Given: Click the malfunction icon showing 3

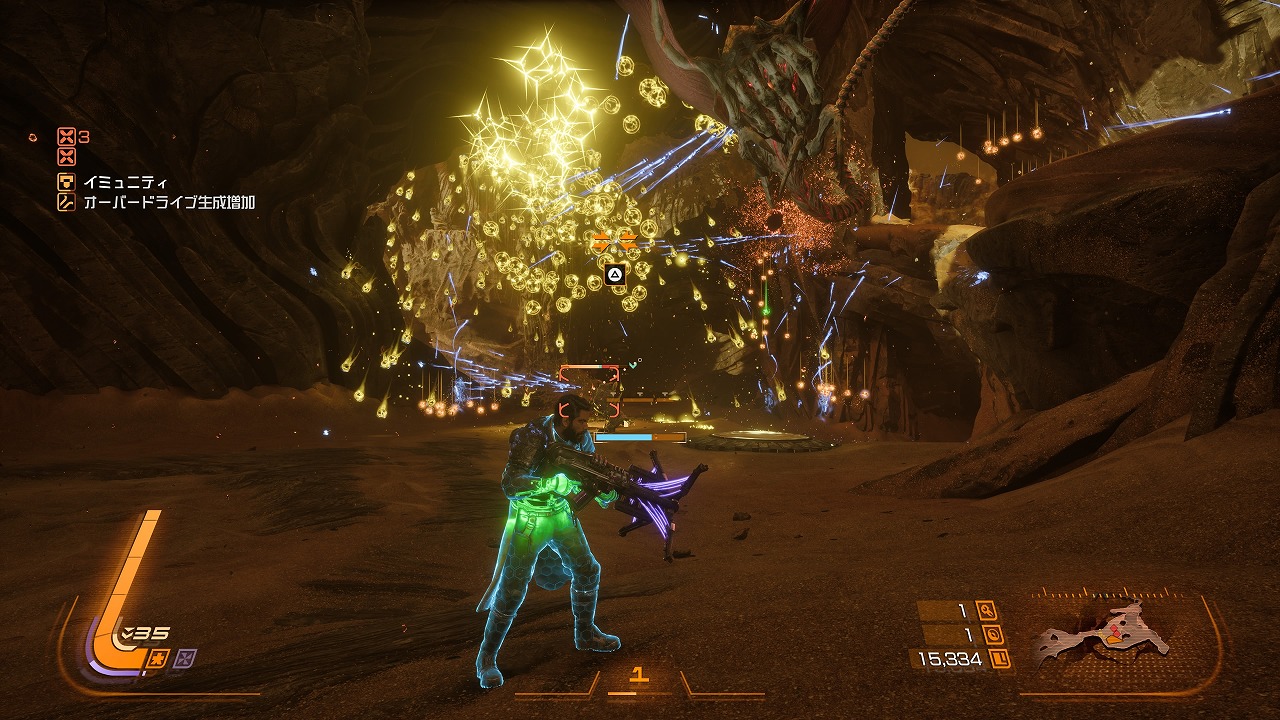Looking at the screenshot, I should click(66, 137).
